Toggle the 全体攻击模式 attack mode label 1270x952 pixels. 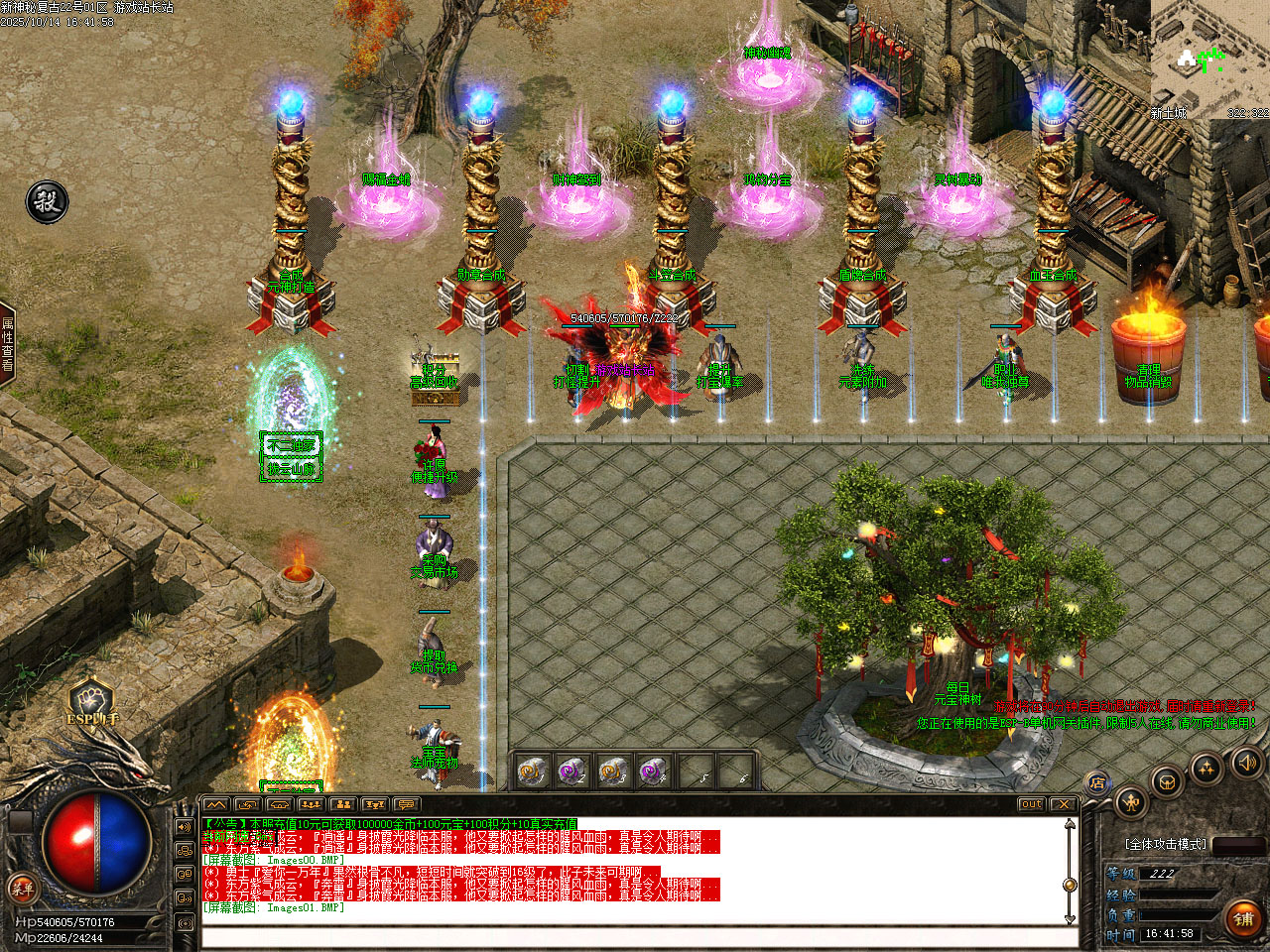(x=1166, y=844)
